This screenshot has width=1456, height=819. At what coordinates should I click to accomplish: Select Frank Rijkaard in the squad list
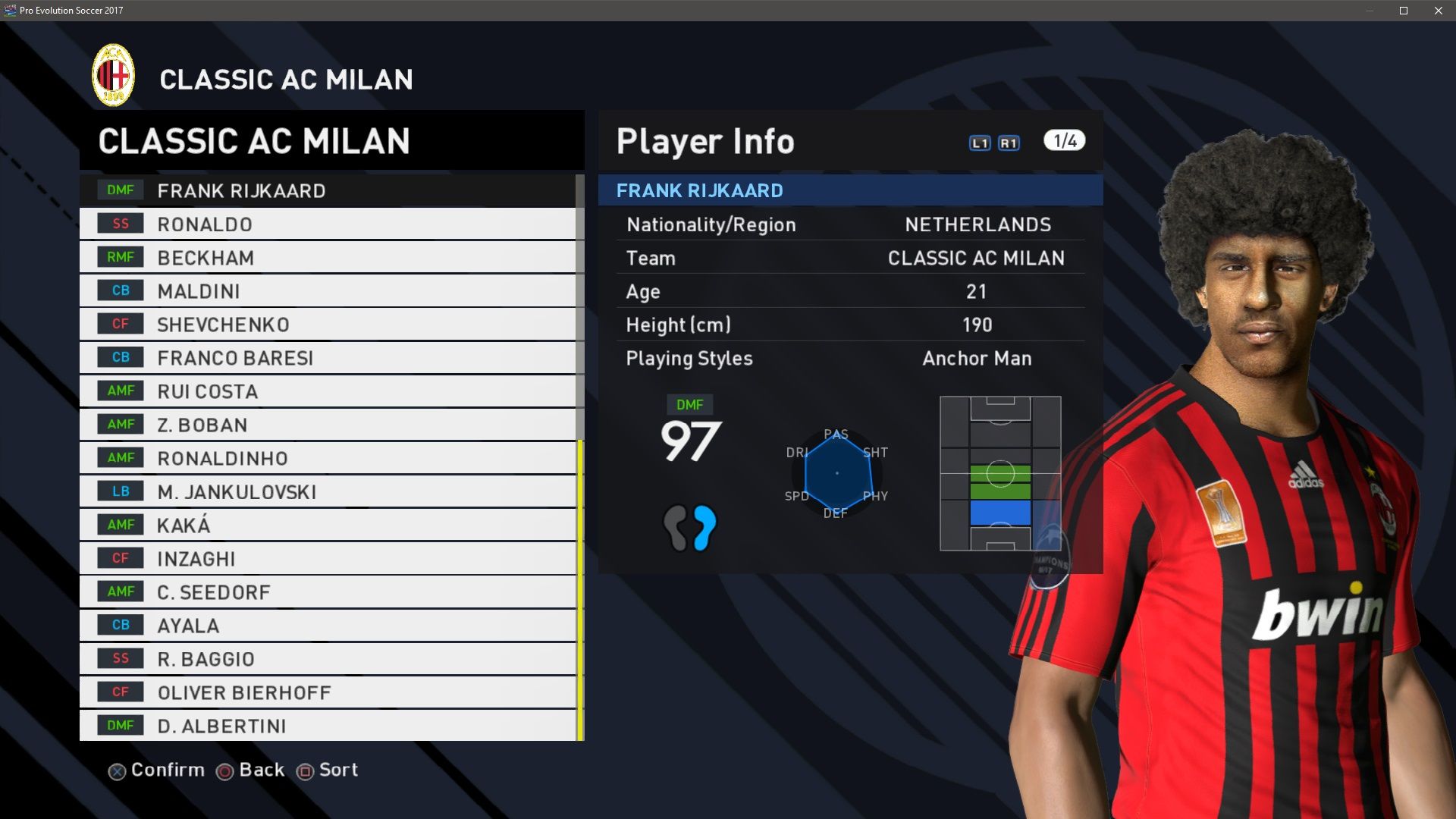pos(328,191)
